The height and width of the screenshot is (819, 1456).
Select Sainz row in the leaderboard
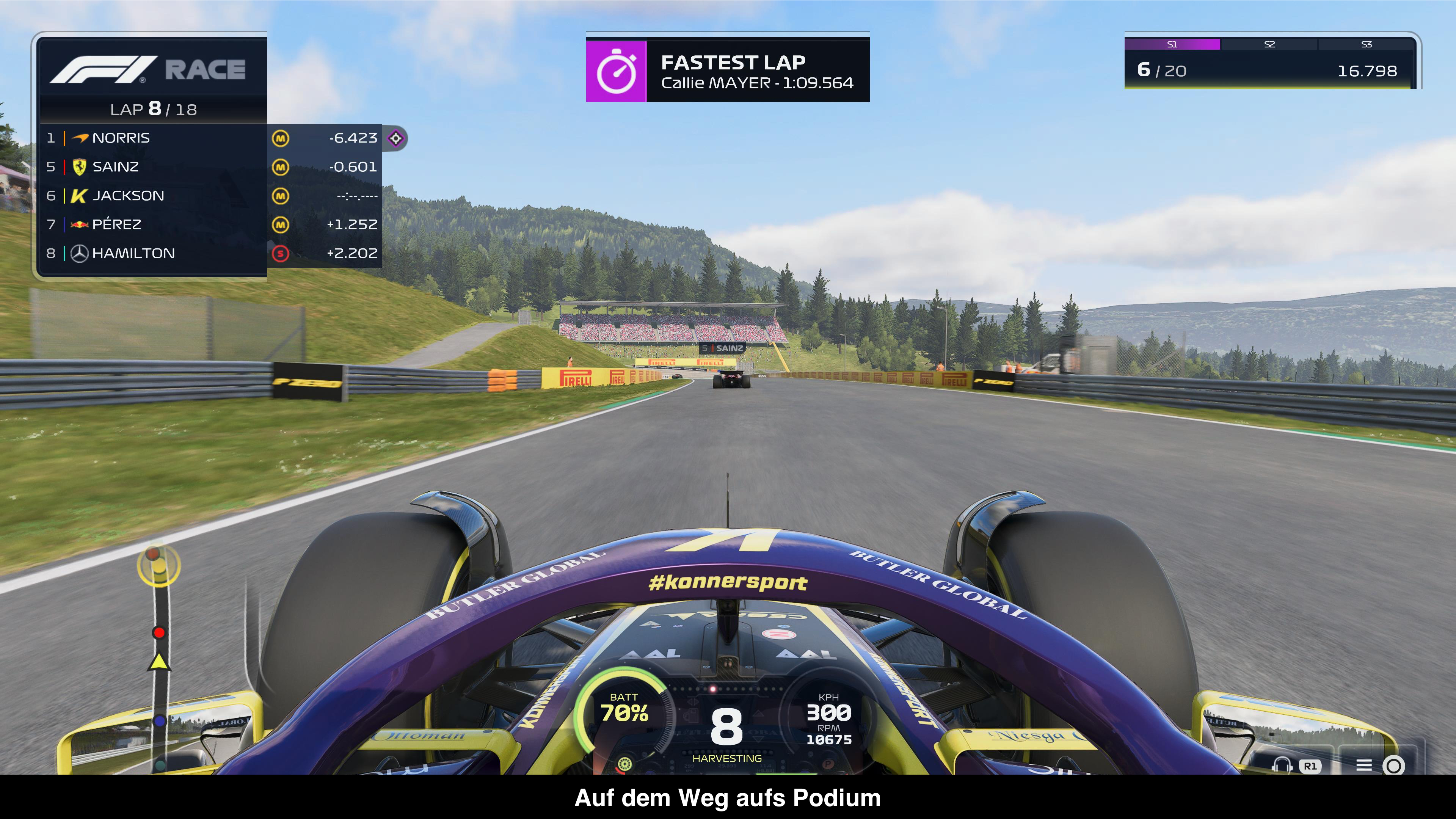pyautogui.click(x=152, y=167)
